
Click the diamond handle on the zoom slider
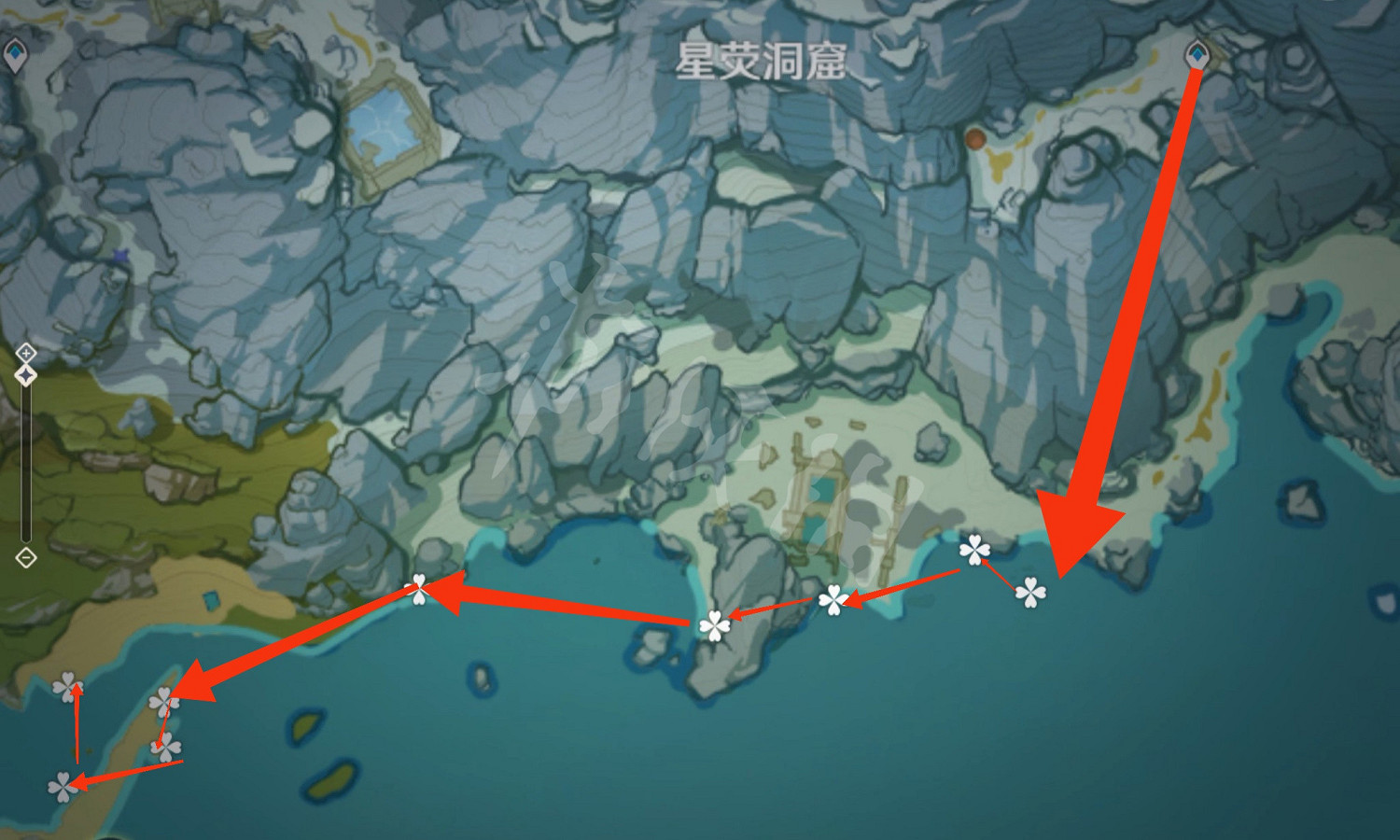pyautogui.click(x=26, y=376)
